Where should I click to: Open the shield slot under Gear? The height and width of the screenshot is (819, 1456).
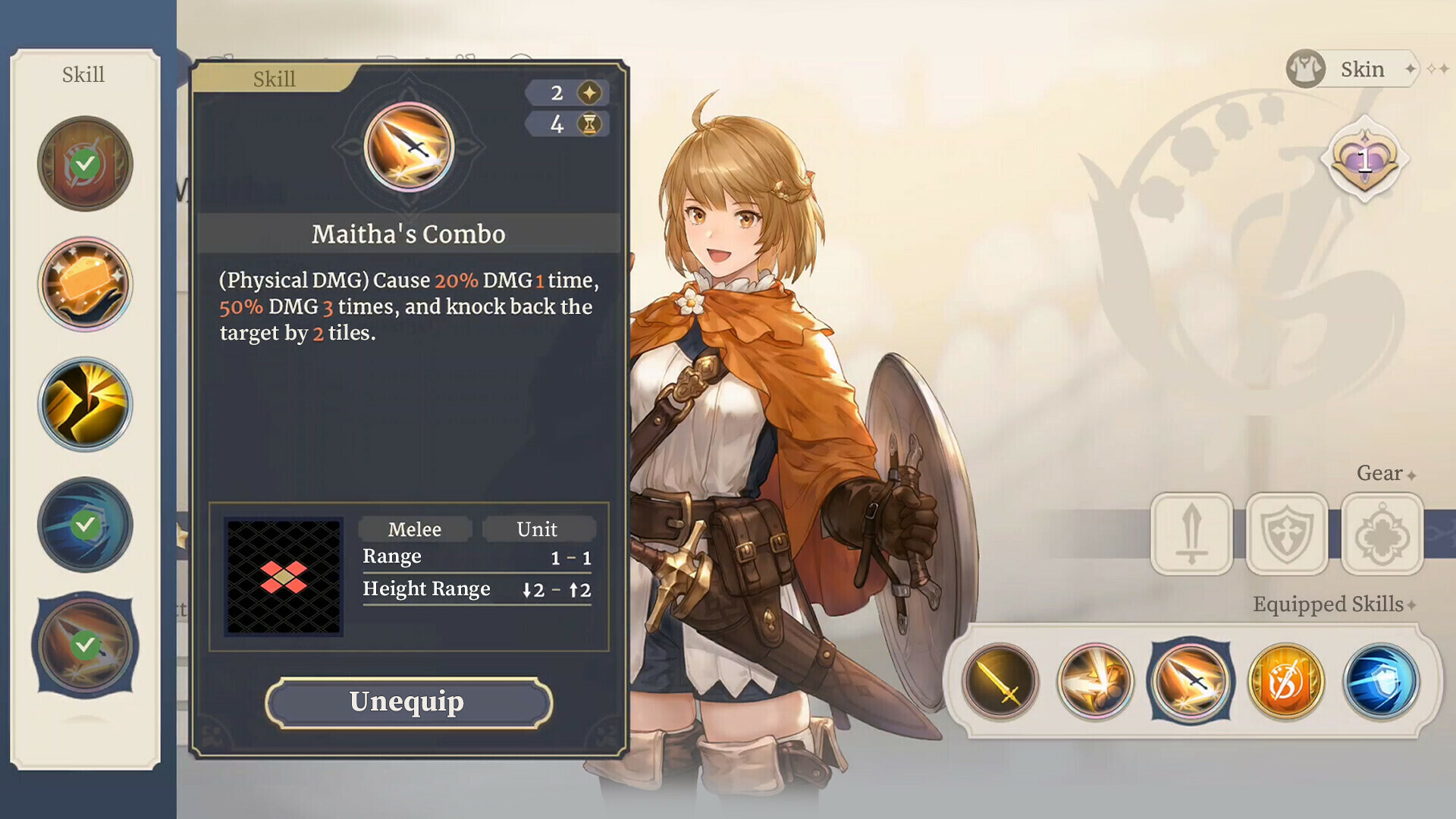tap(1287, 533)
